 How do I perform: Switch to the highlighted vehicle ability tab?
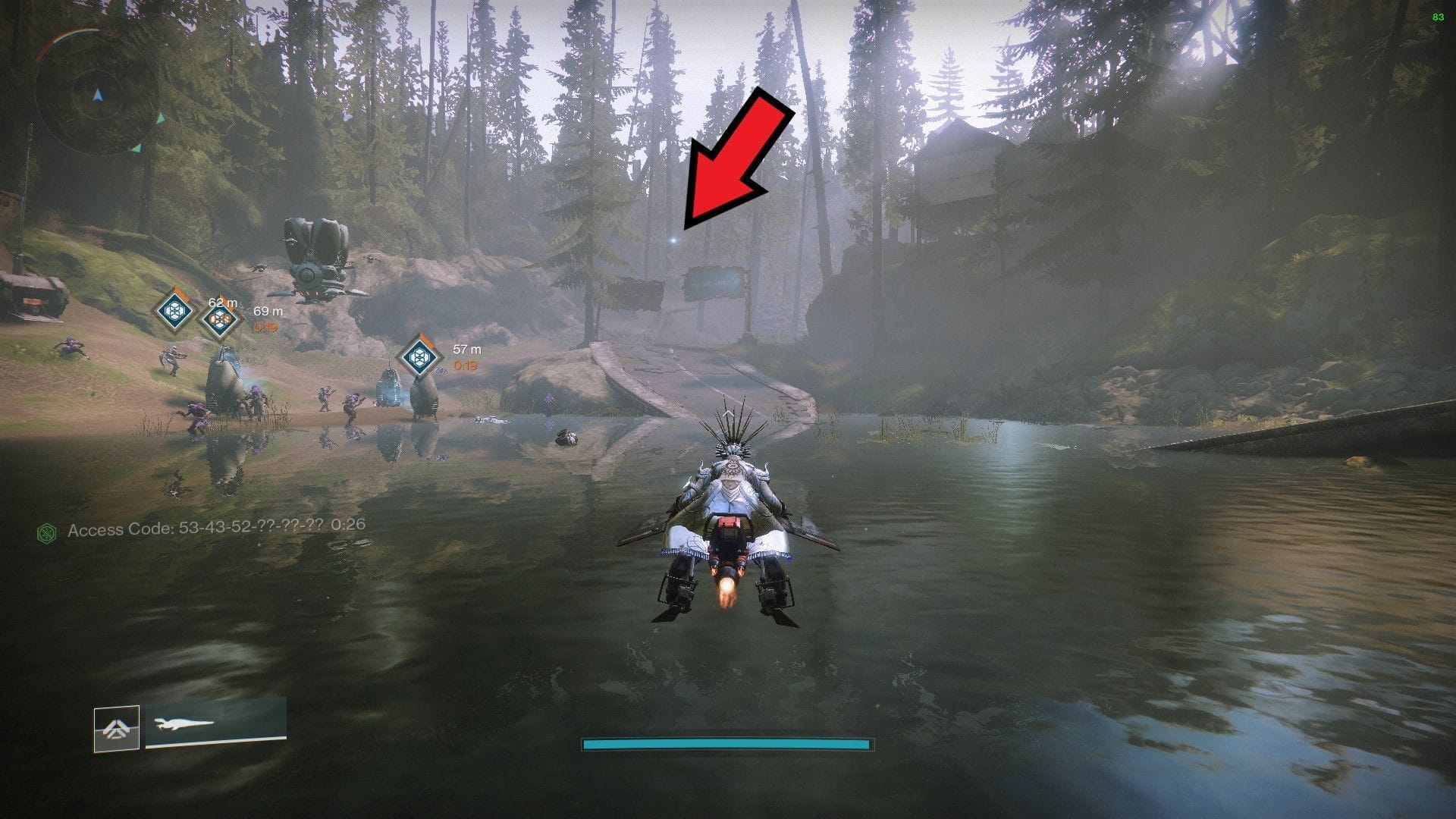[118, 728]
